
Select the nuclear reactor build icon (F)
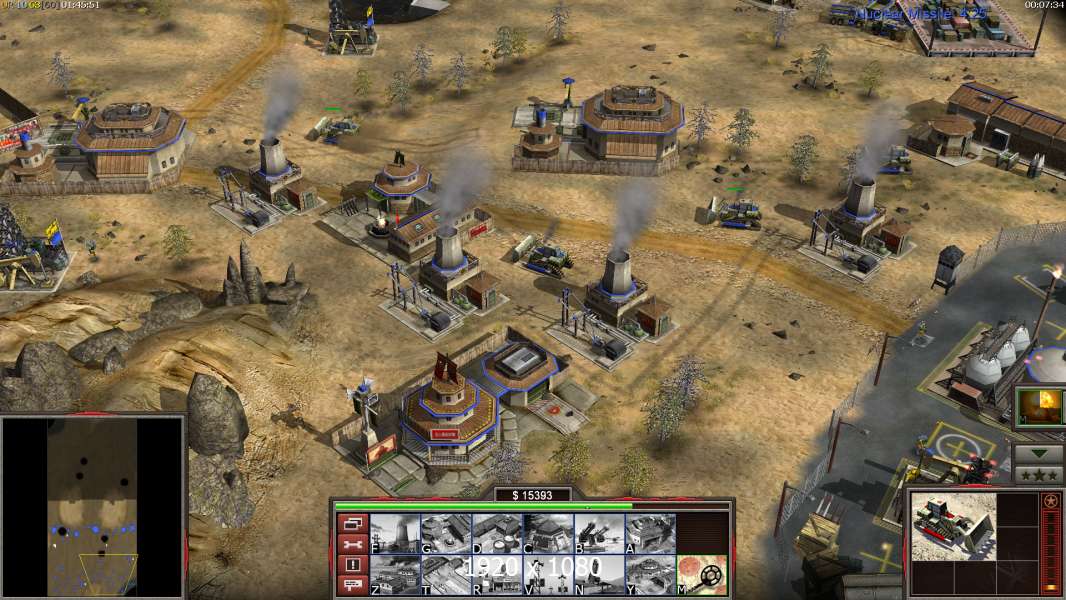tap(395, 533)
